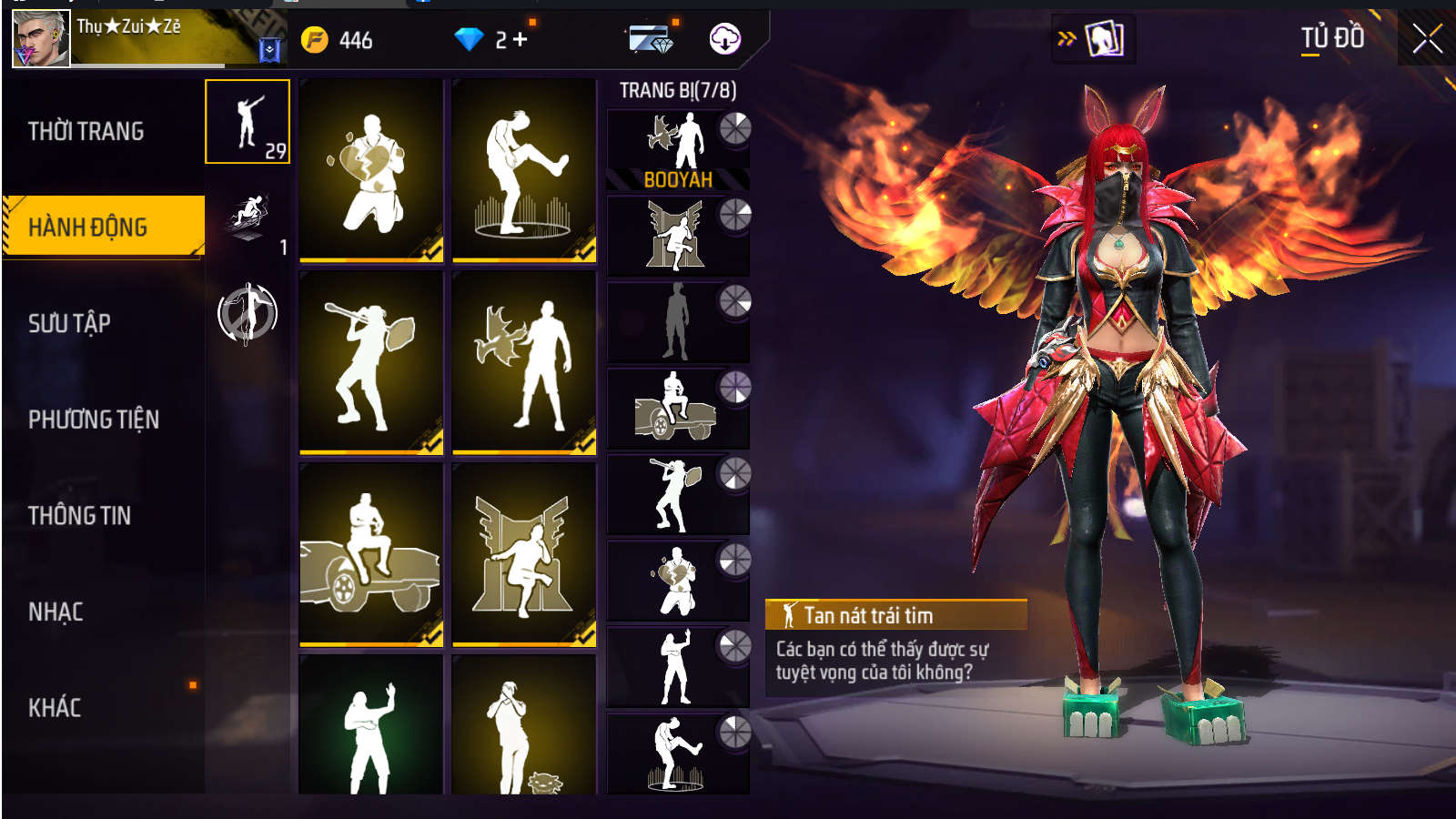The image size is (1456, 819).
Task: Select the emote sub-tab showing 29
Action: (x=248, y=122)
